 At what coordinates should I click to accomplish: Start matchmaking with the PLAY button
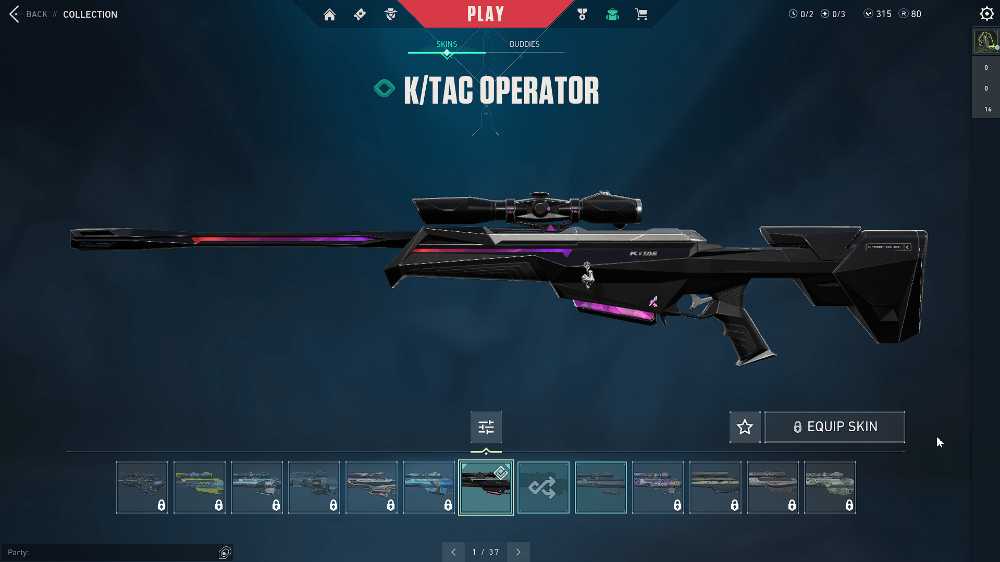pyautogui.click(x=485, y=14)
